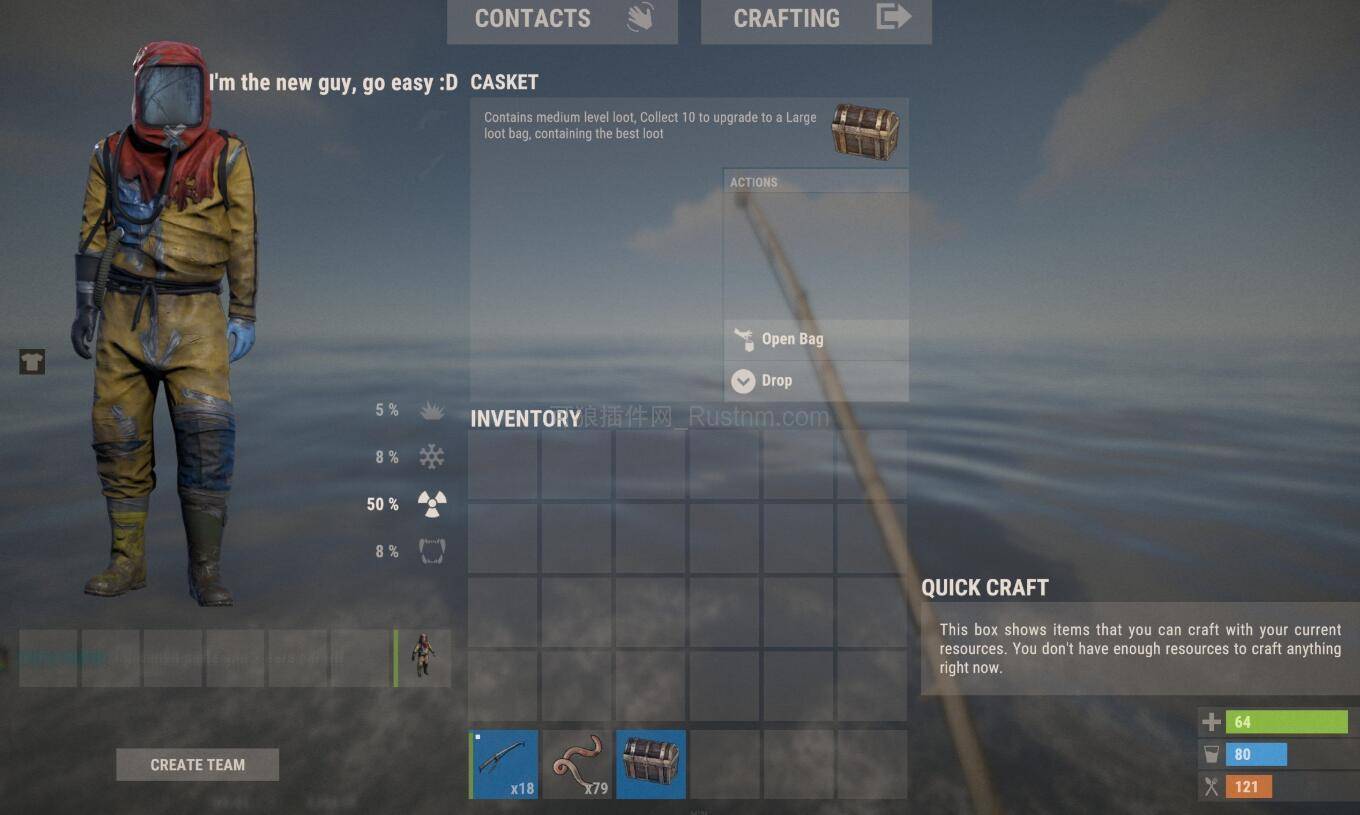Select the crossbow in the hotbar
Image resolution: width=1360 pixels, height=815 pixels.
coord(502,763)
